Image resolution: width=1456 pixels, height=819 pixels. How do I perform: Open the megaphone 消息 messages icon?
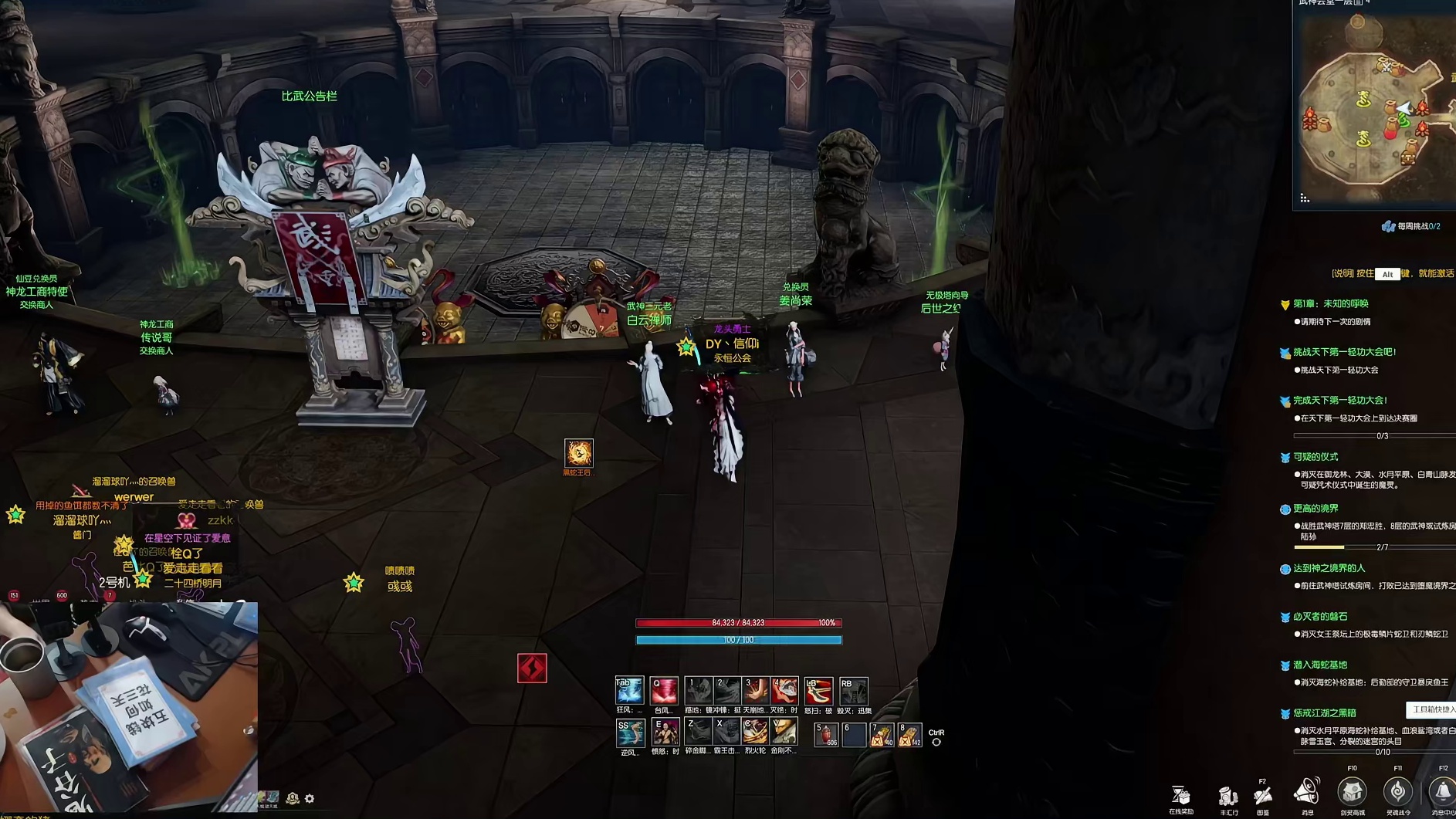tap(1306, 792)
